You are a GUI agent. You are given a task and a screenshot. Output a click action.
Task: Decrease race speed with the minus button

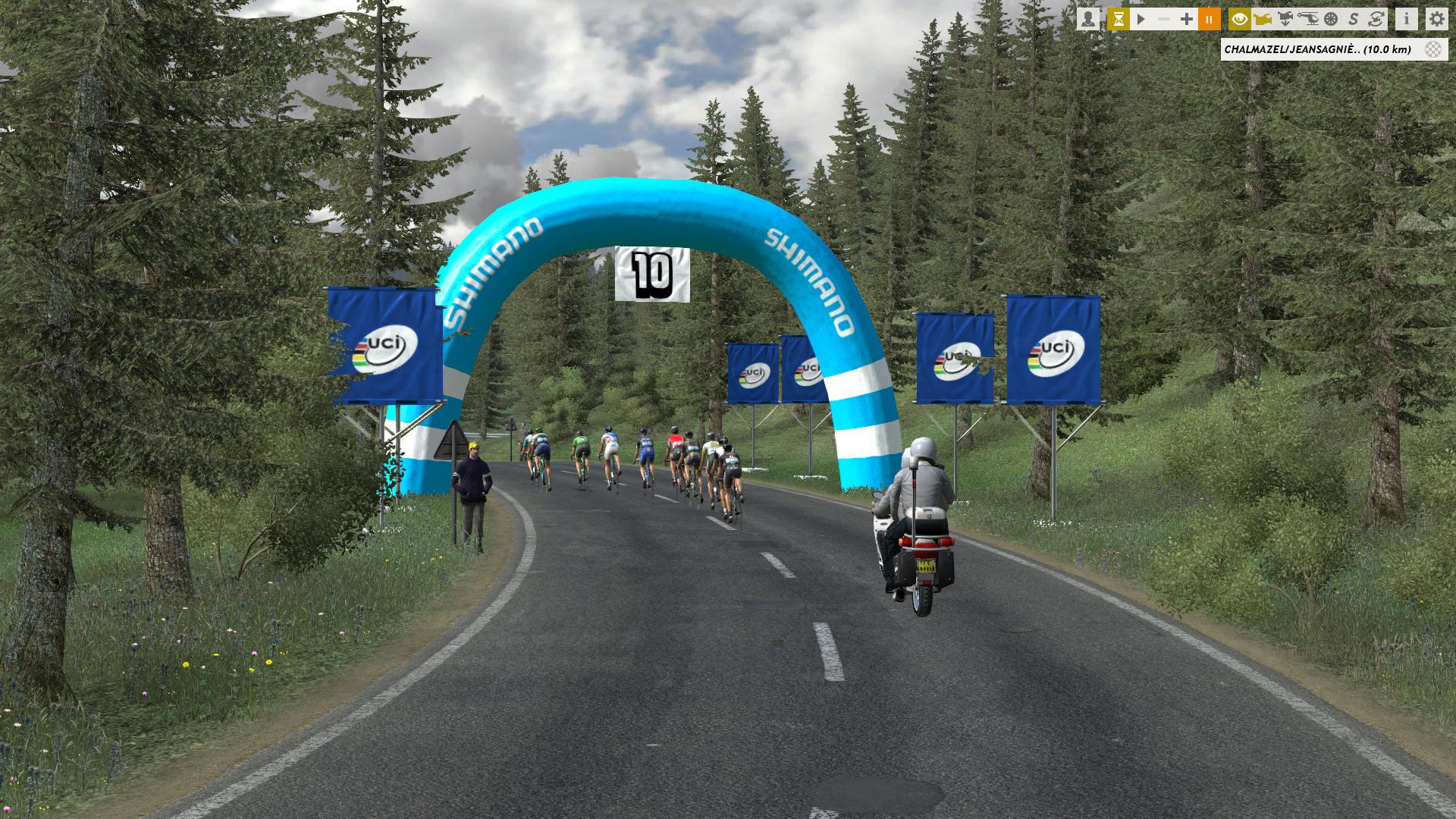[x=1163, y=19]
